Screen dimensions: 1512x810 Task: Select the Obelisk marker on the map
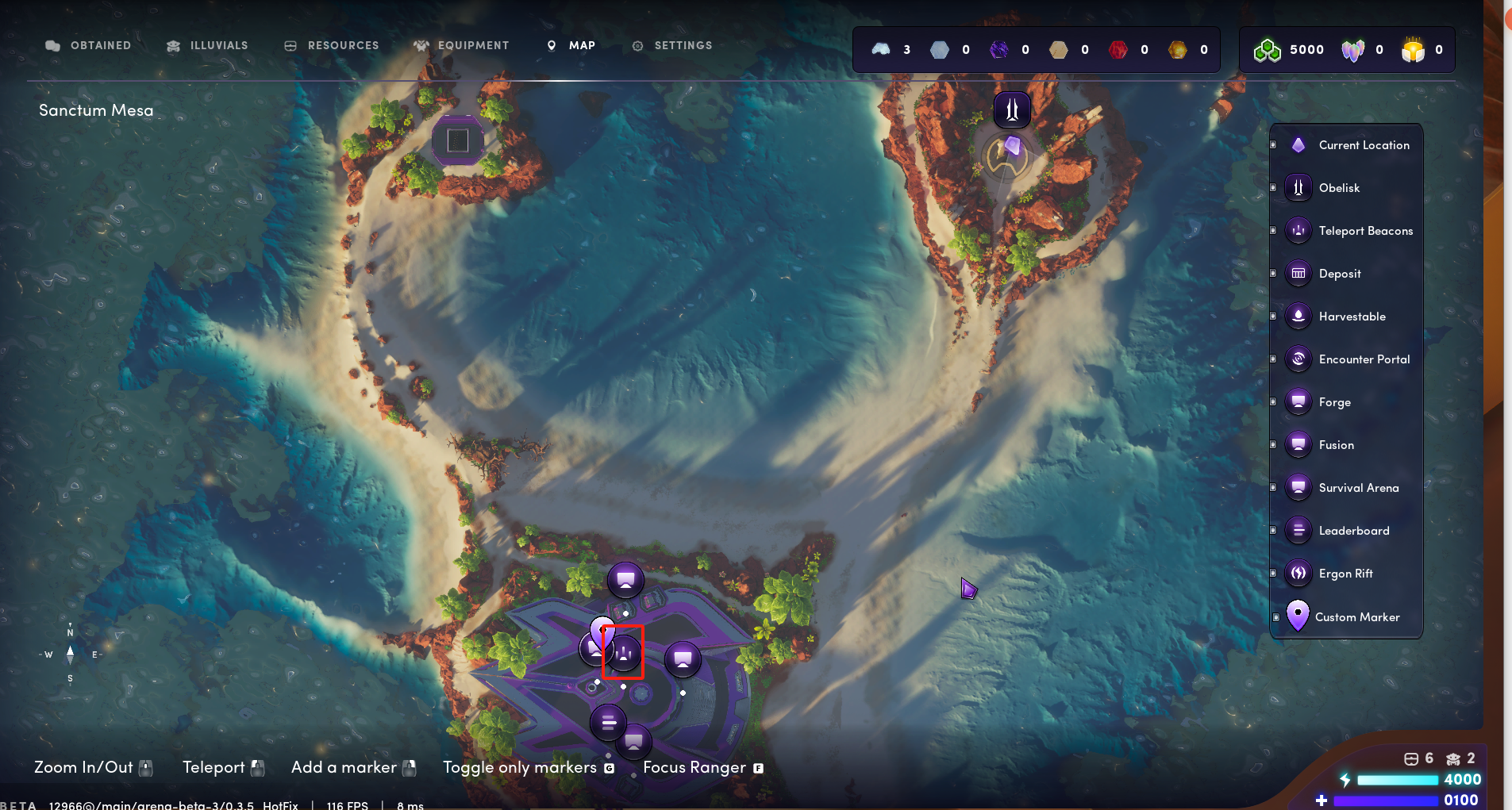tap(1012, 109)
